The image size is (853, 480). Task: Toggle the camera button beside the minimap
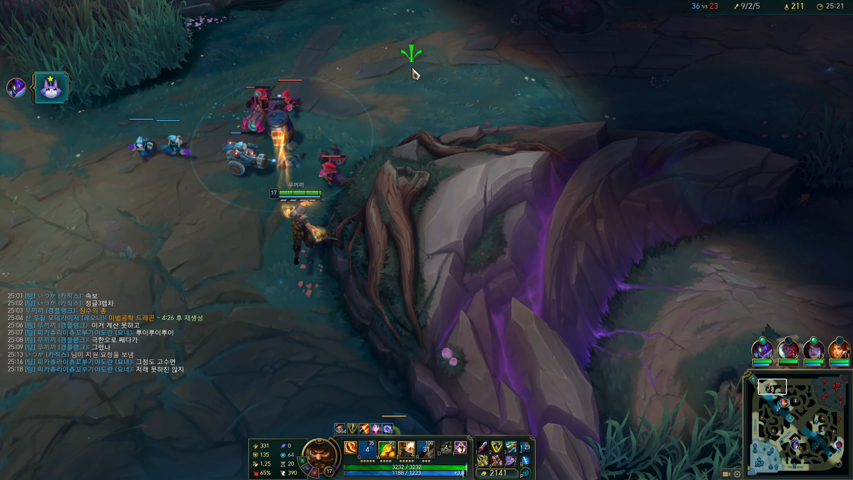click(727, 474)
